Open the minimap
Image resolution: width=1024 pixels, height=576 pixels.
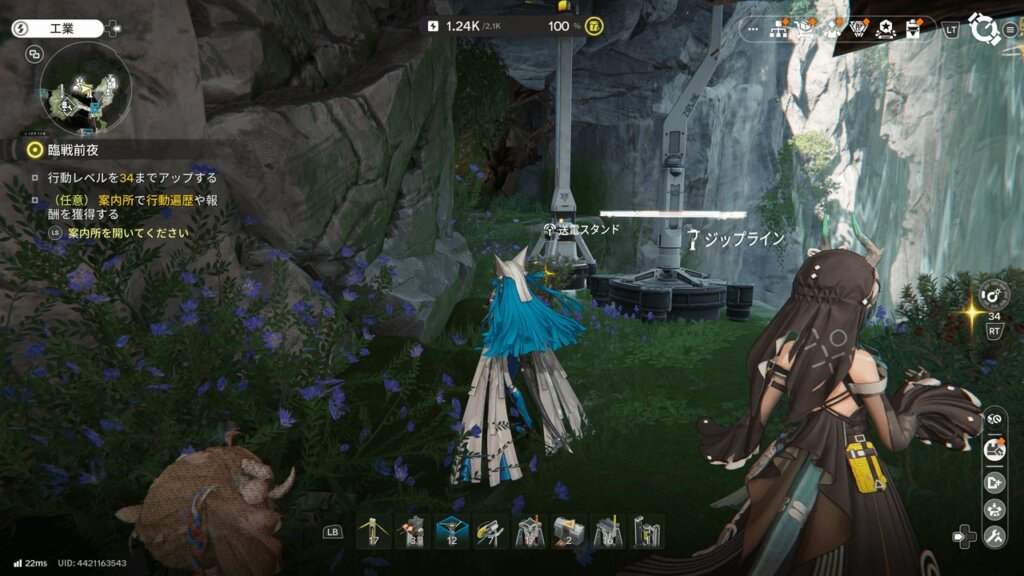click(87, 92)
